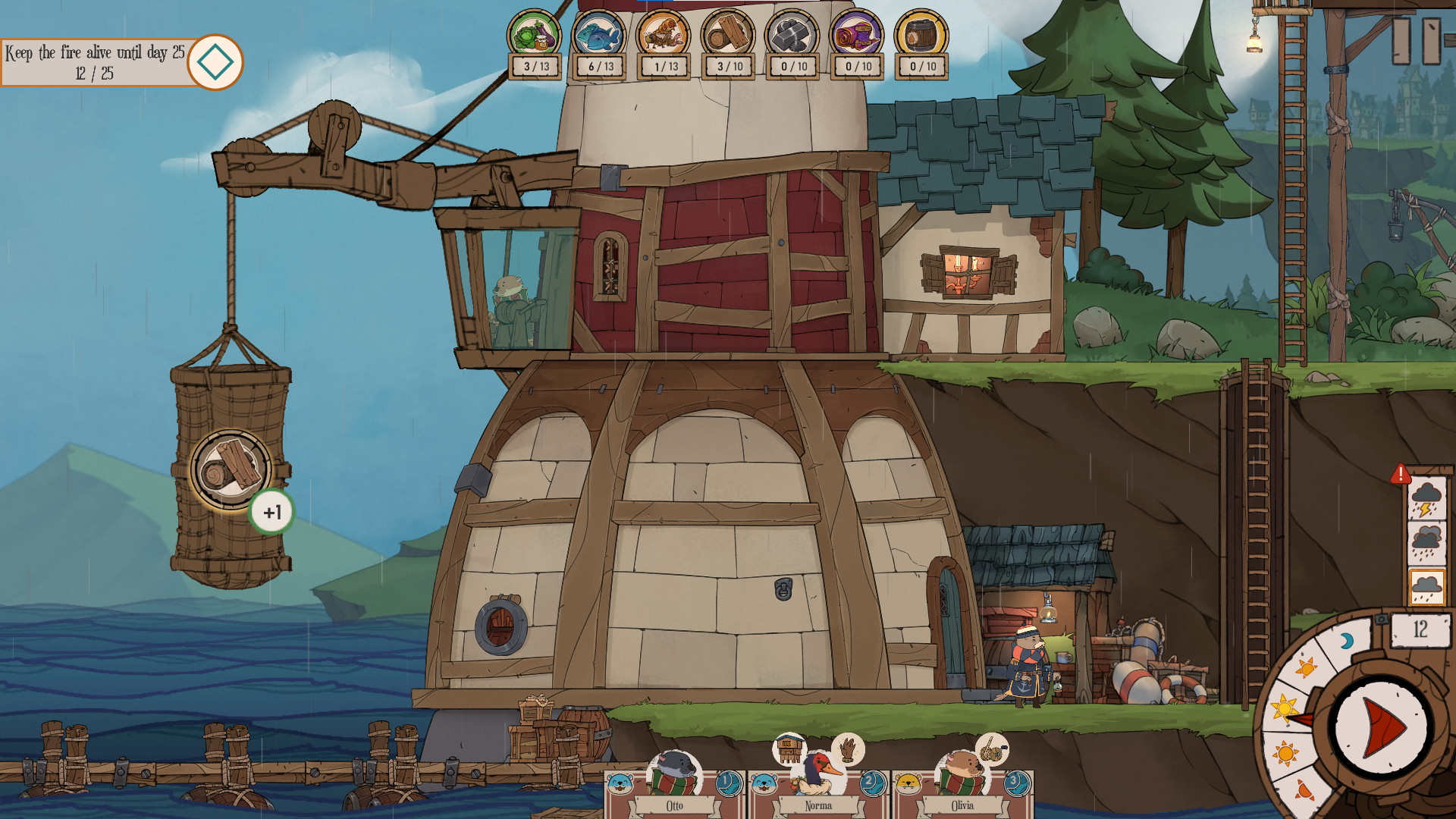Select the wood logs resource icon in top bar
Image resolution: width=1456 pixels, height=819 pixels.
728,34
